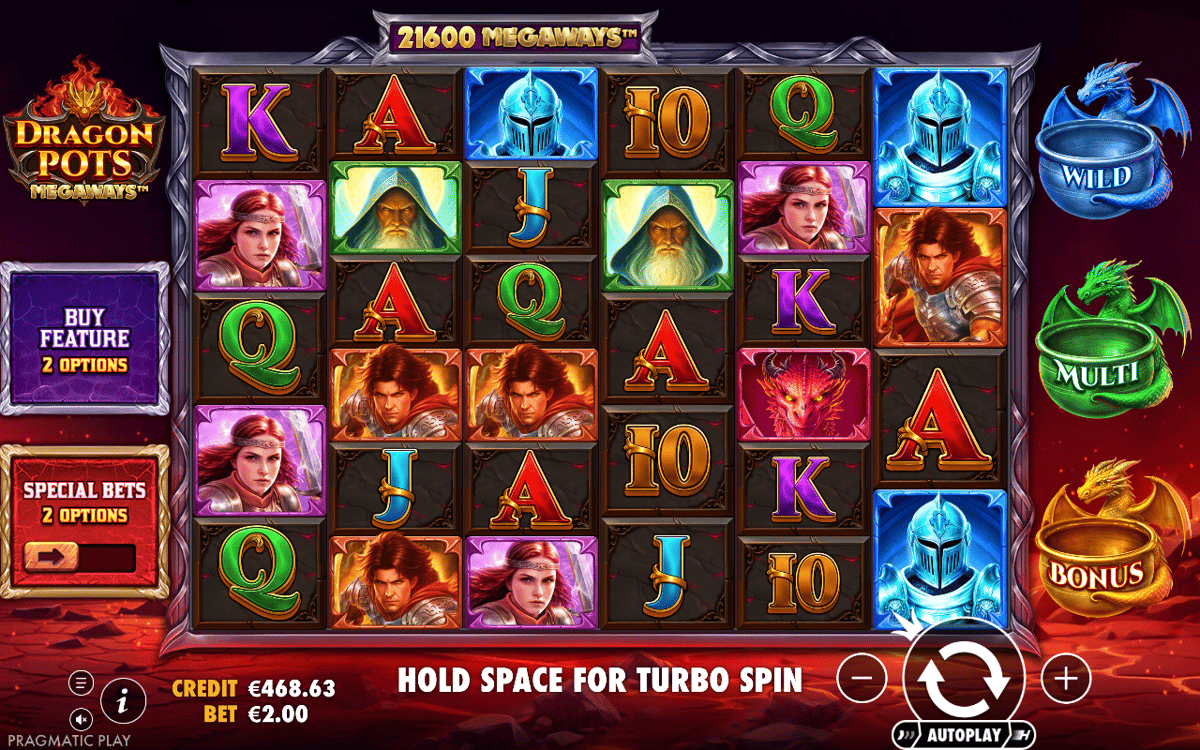Toggle the sound speaker icon
Image resolution: width=1200 pixels, height=750 pixels.
click(82, 718)
